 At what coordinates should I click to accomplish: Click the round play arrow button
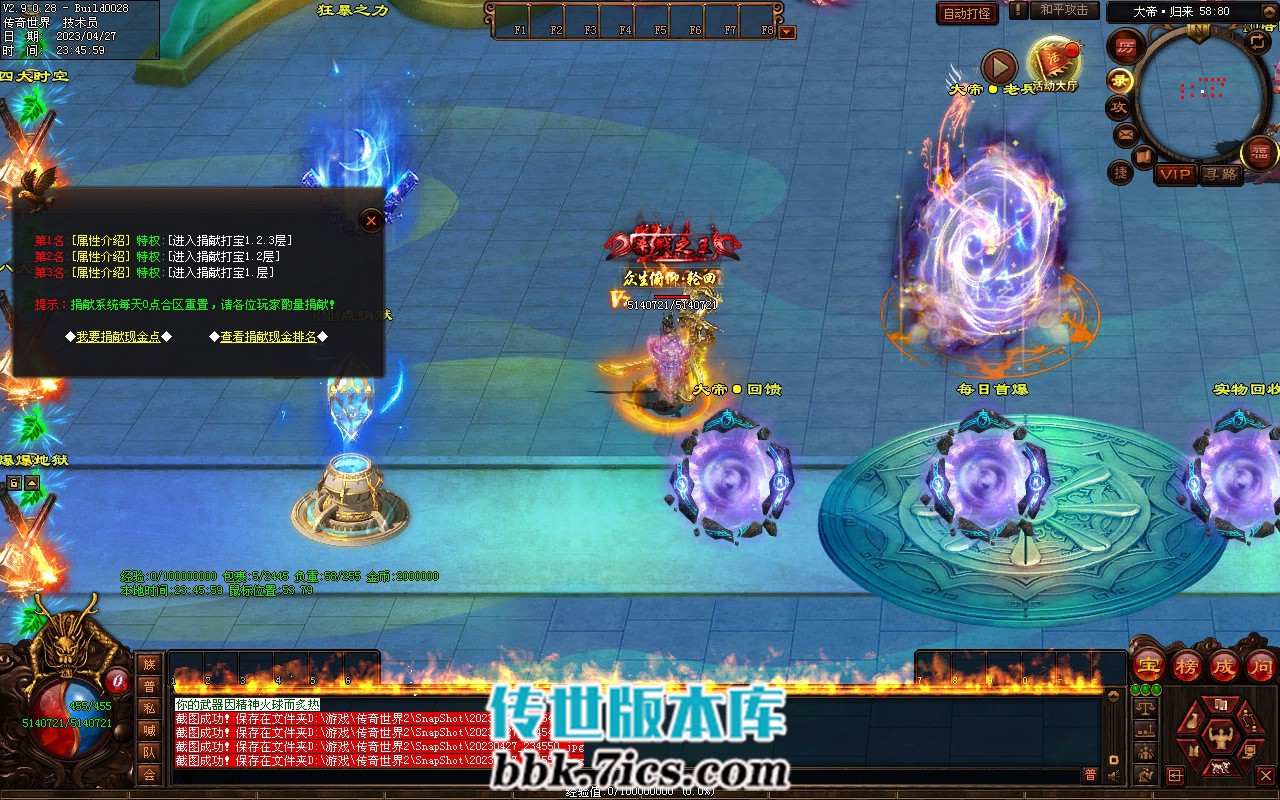(999, 67)
